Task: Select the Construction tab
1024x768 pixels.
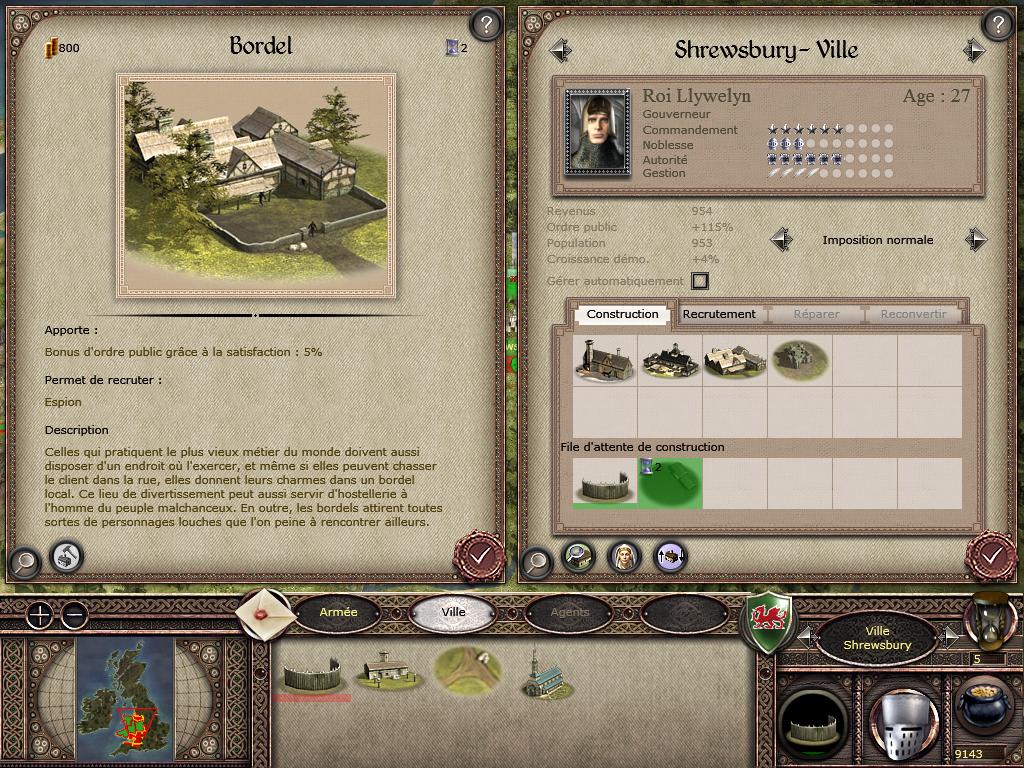Action: pyautogui.click(x=622, y=314)
